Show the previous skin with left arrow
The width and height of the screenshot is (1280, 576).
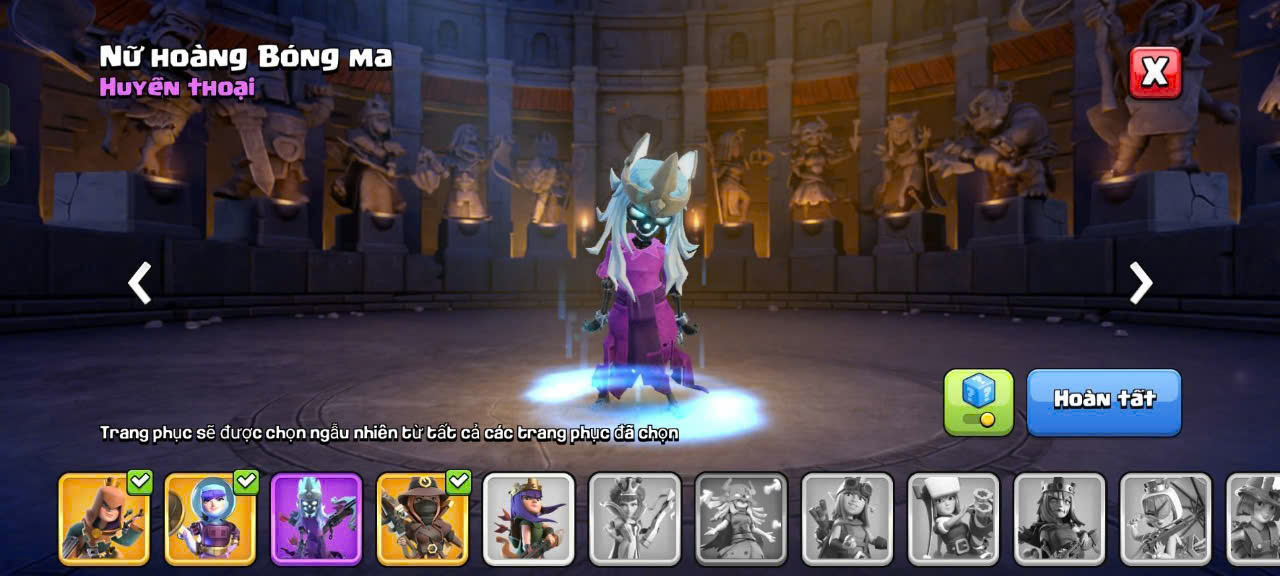point(140,283)
